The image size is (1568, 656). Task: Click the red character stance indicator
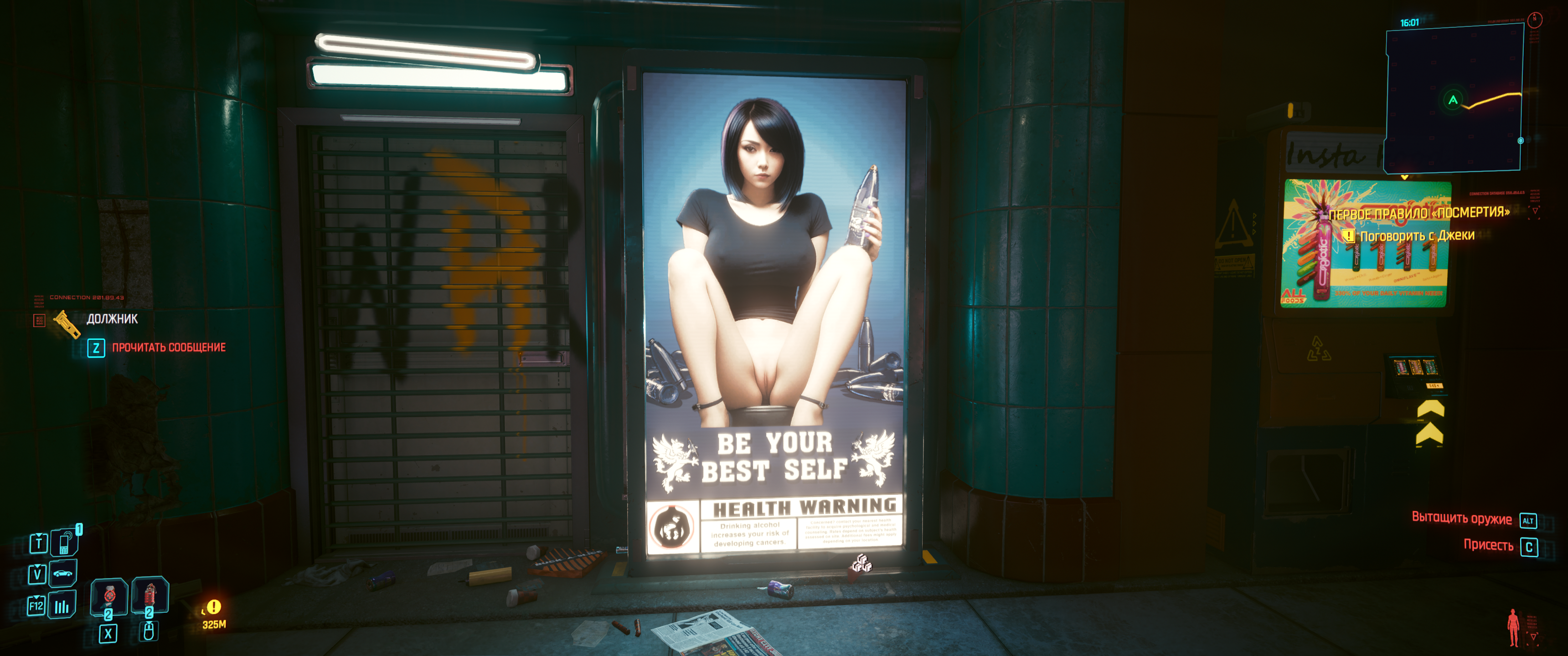coord(1512,627)
